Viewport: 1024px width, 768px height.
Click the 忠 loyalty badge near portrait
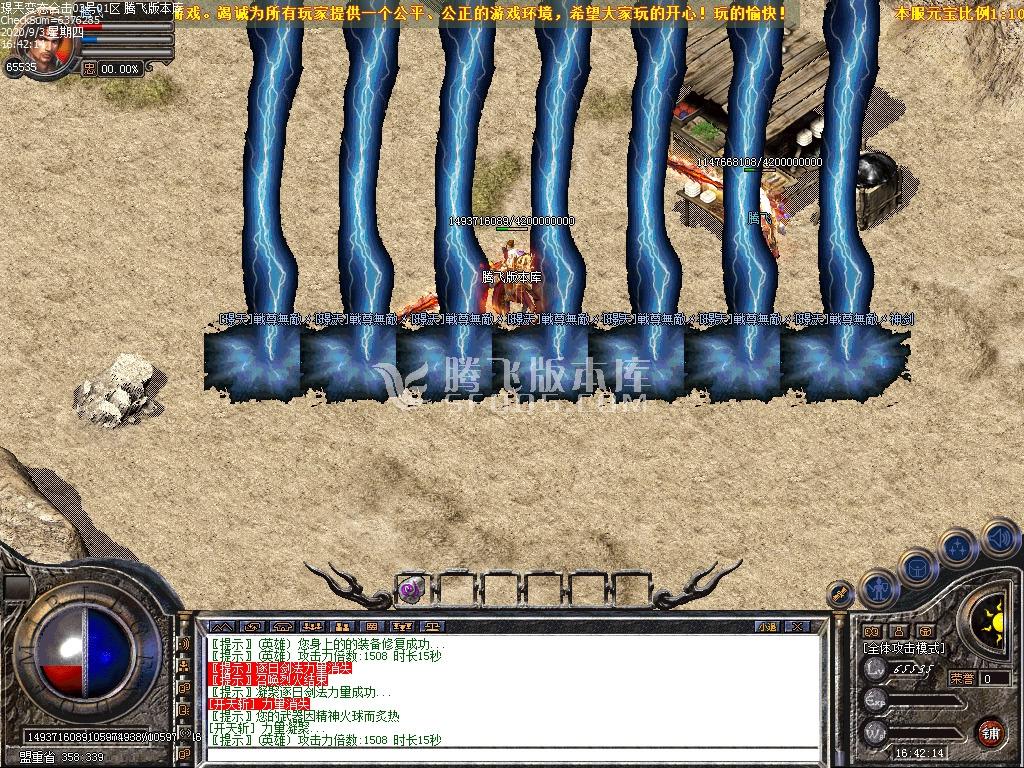coord(90,69)
